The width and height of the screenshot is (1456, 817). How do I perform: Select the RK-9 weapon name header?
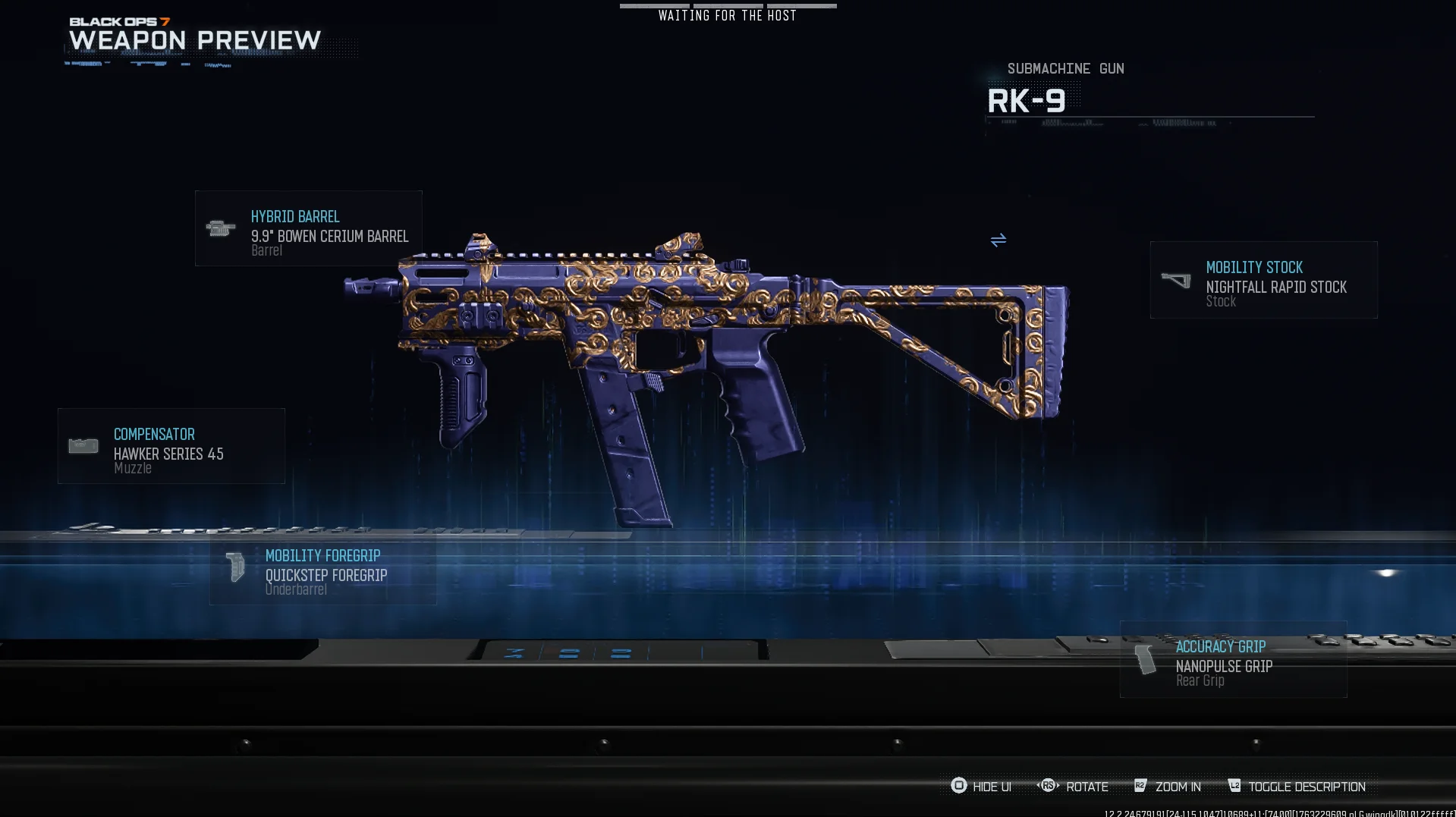point(1028,99)
